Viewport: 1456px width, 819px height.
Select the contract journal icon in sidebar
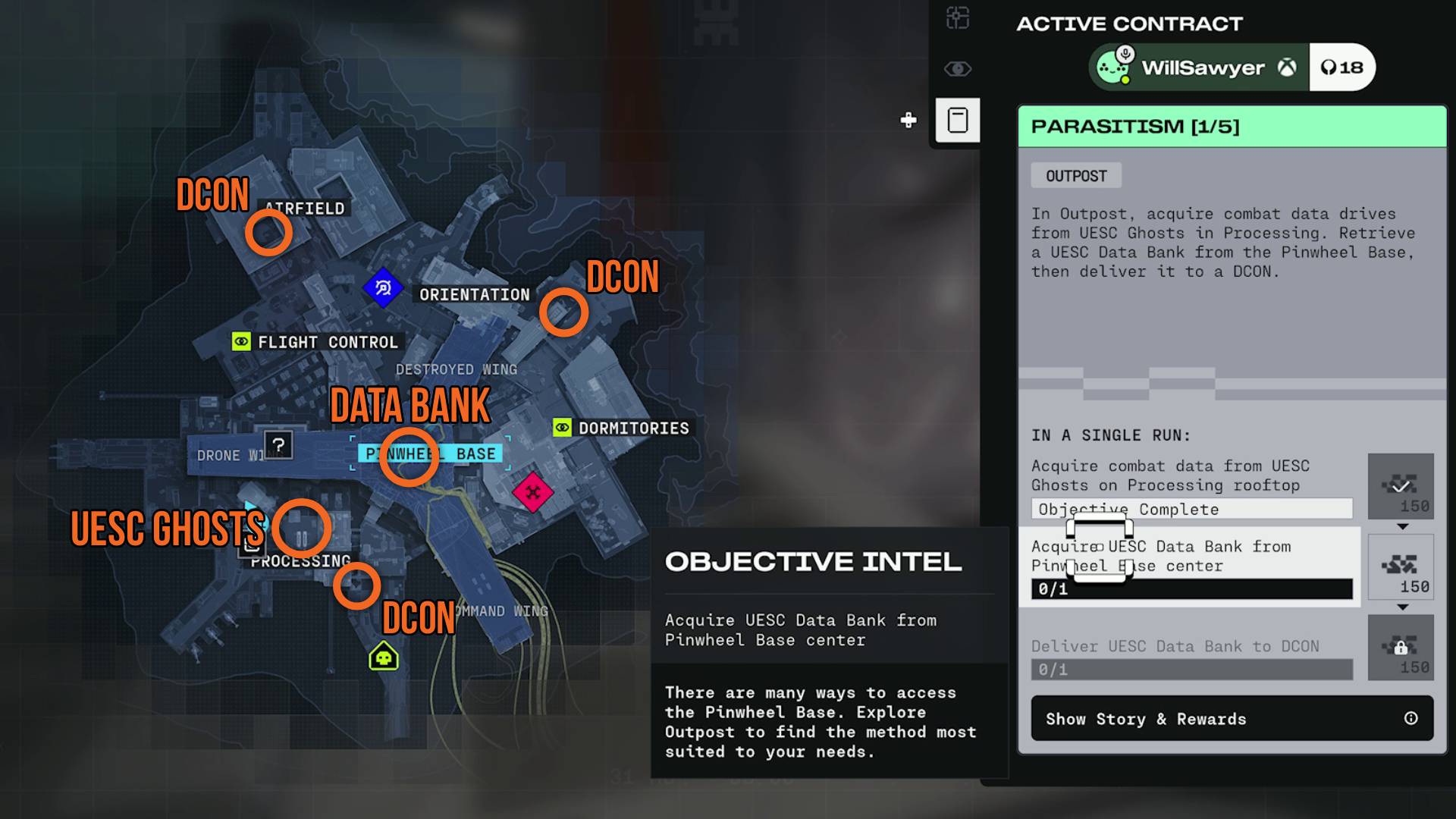tap(957, 120)
